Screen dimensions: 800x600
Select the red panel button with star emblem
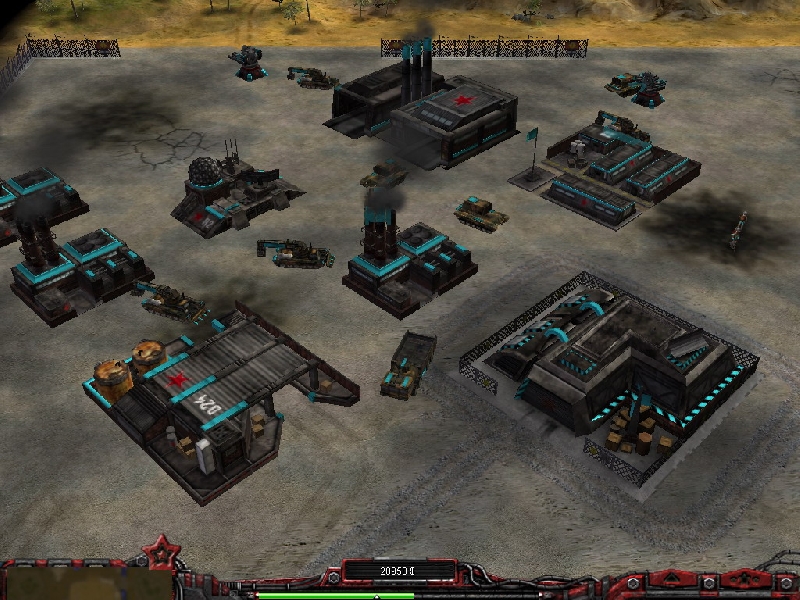coord(744,580)
